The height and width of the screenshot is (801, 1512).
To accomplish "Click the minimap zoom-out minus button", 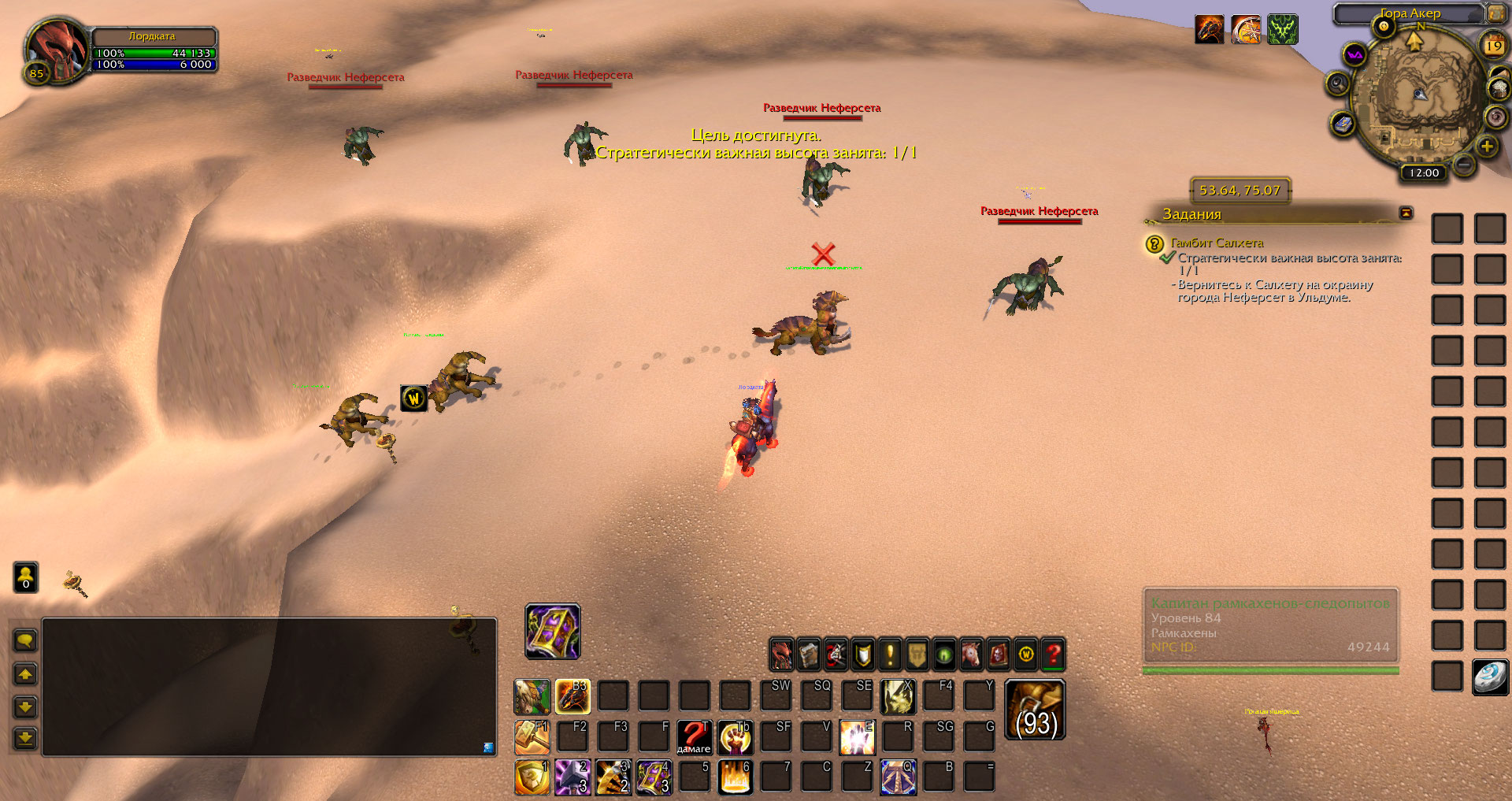I will tap(1463, 165).
